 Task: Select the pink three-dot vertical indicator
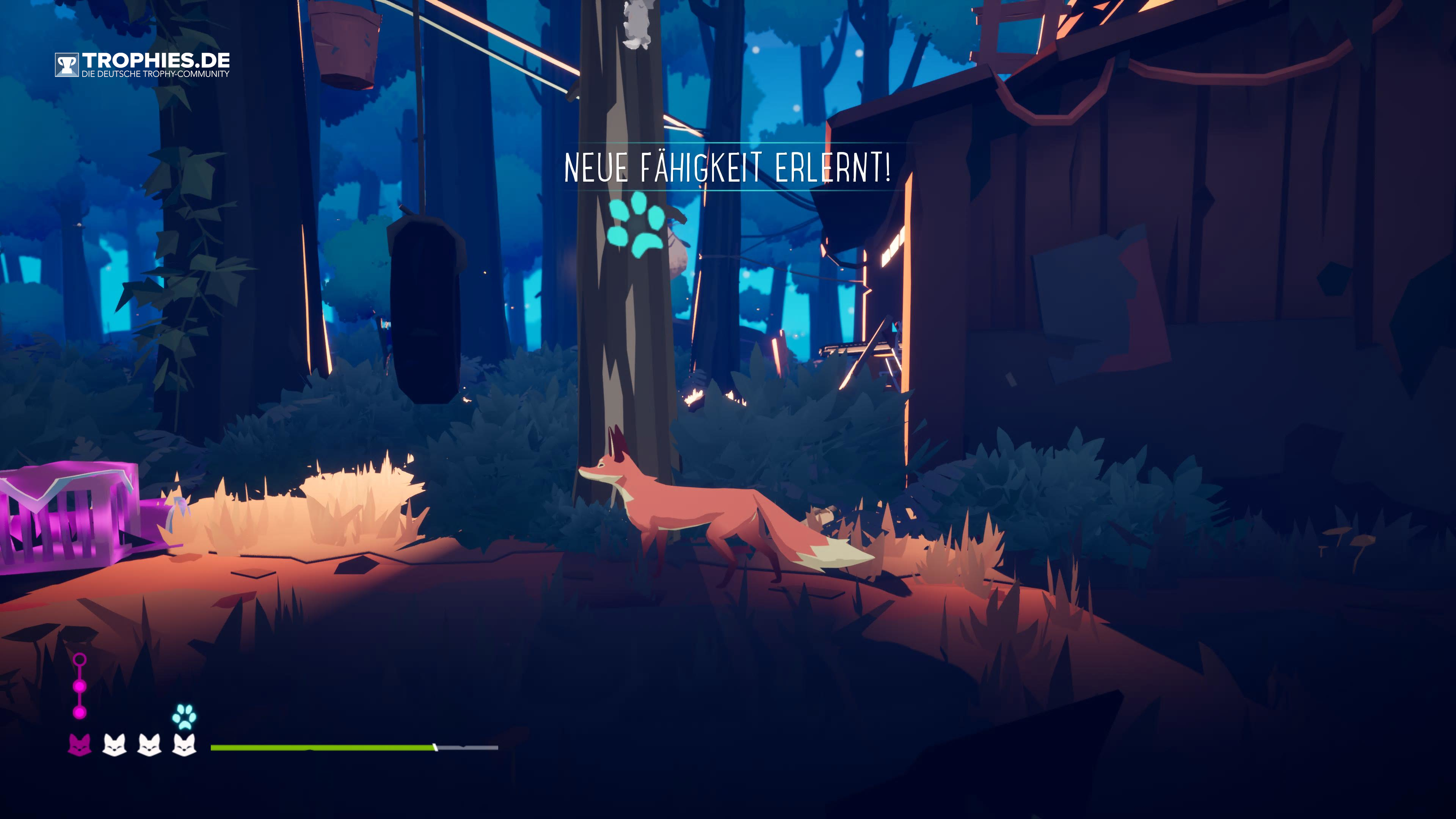pyautogui.click(x=80, y=686)
